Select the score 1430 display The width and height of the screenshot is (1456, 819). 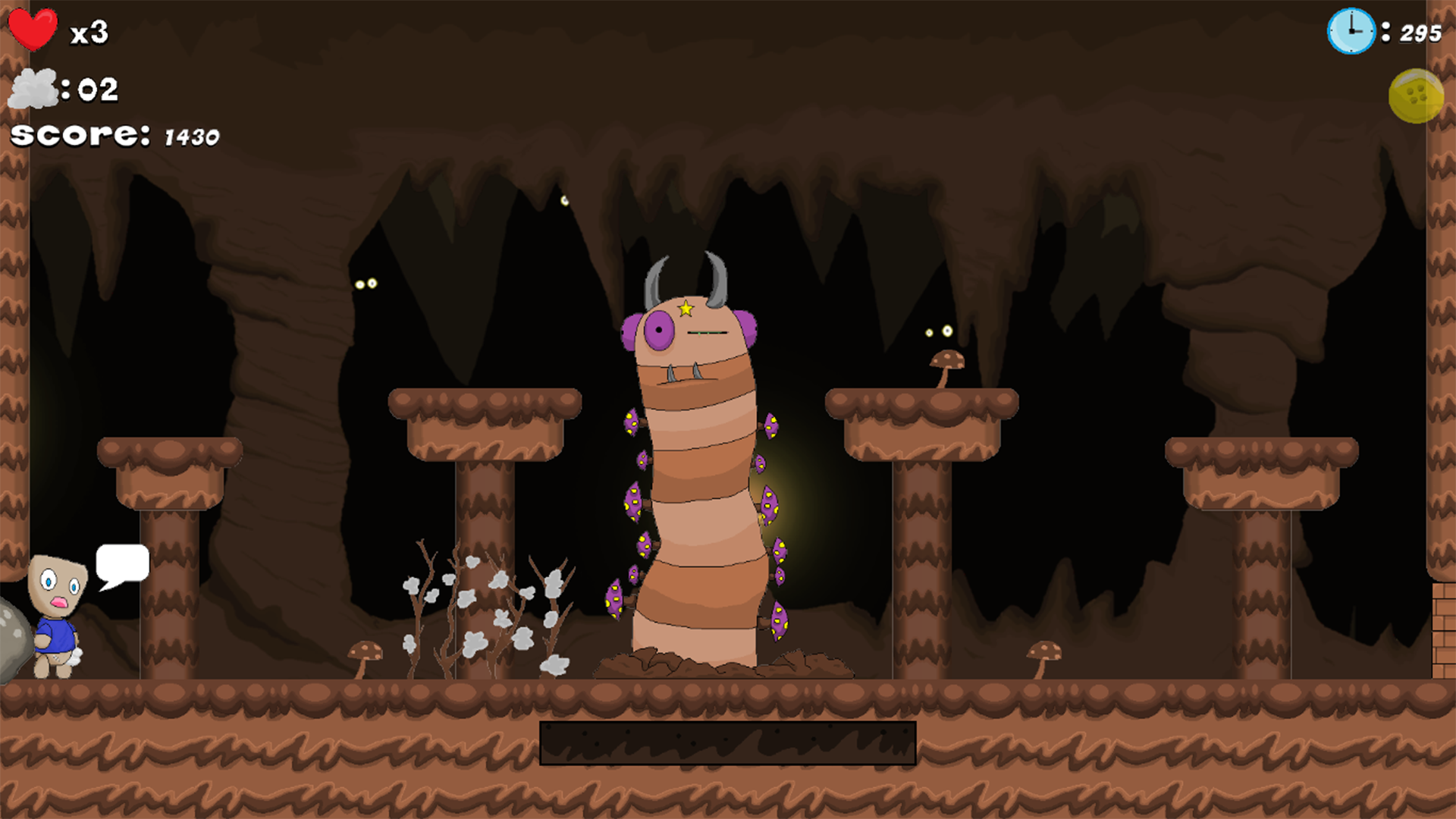114,135
